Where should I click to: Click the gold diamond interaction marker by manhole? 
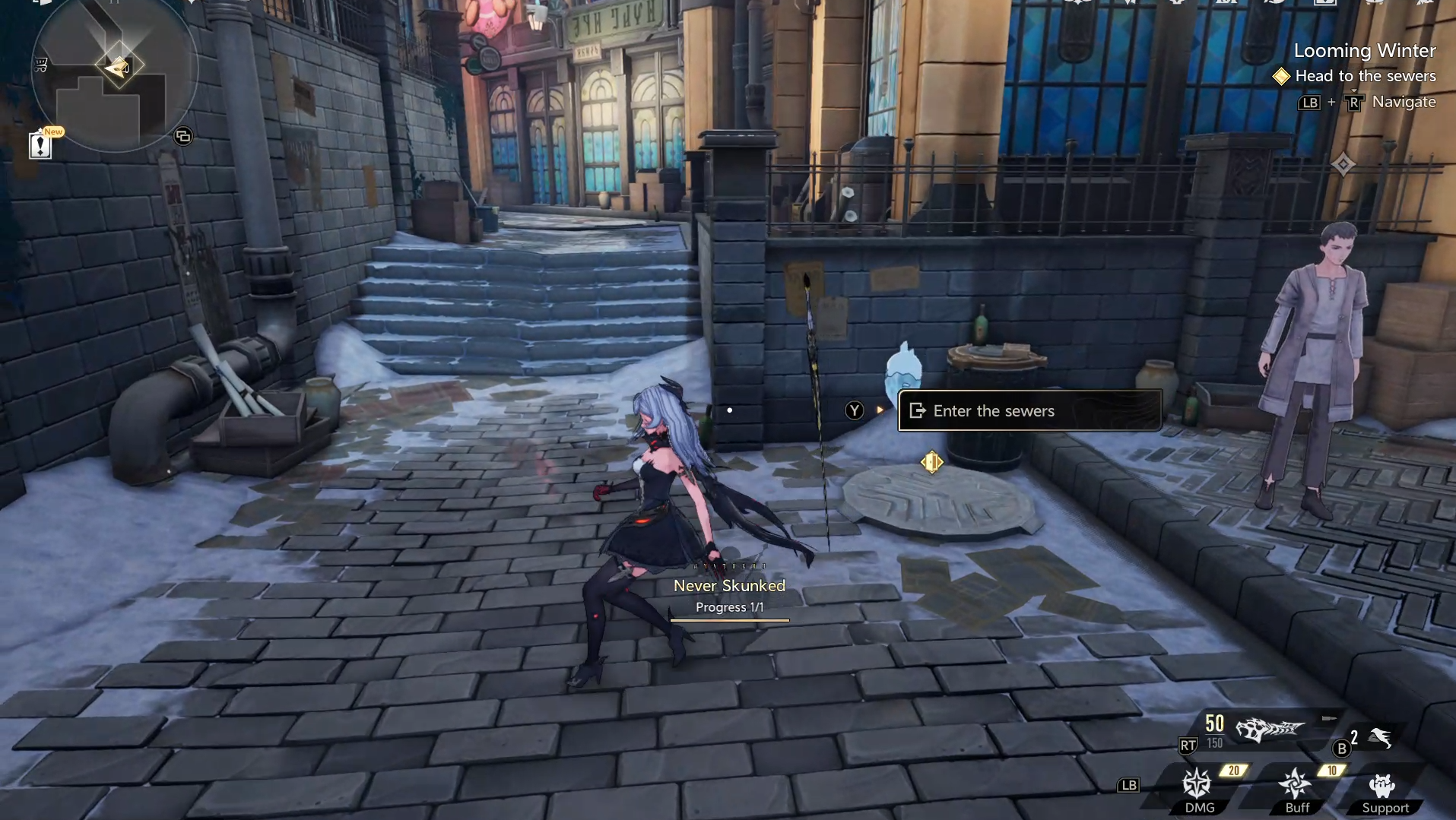pyautogui.click(x=931, y=462)
